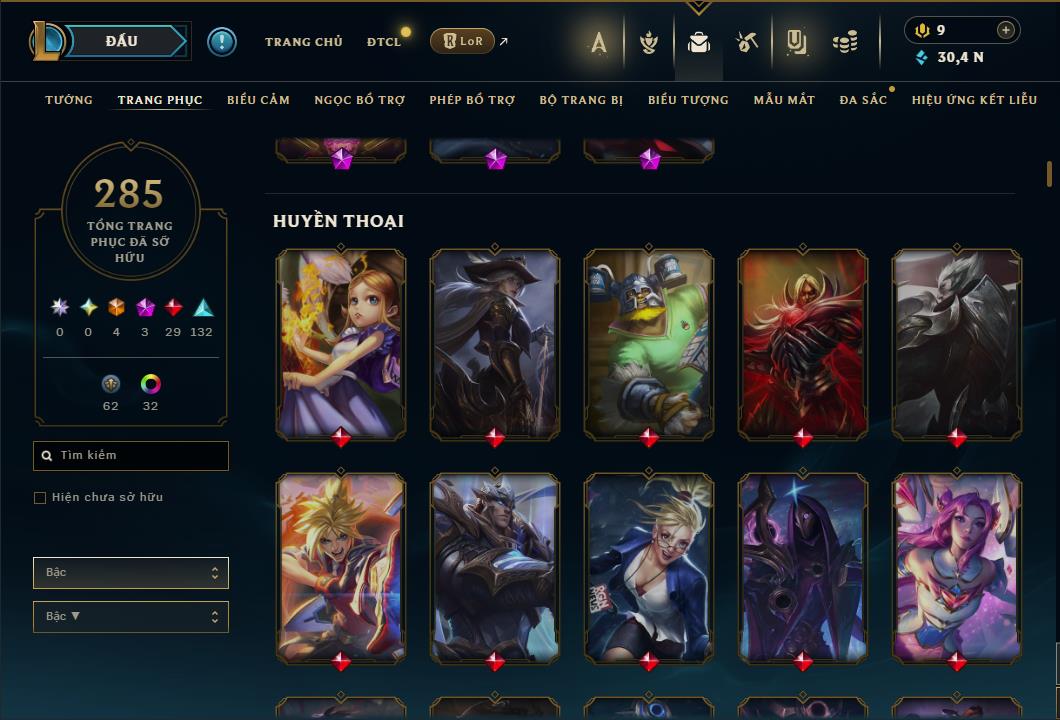This screenshot has height=720, width=1060.
Task: Toggle the Hiện chưa sở hữu checkbox
Action: [40, 498]
